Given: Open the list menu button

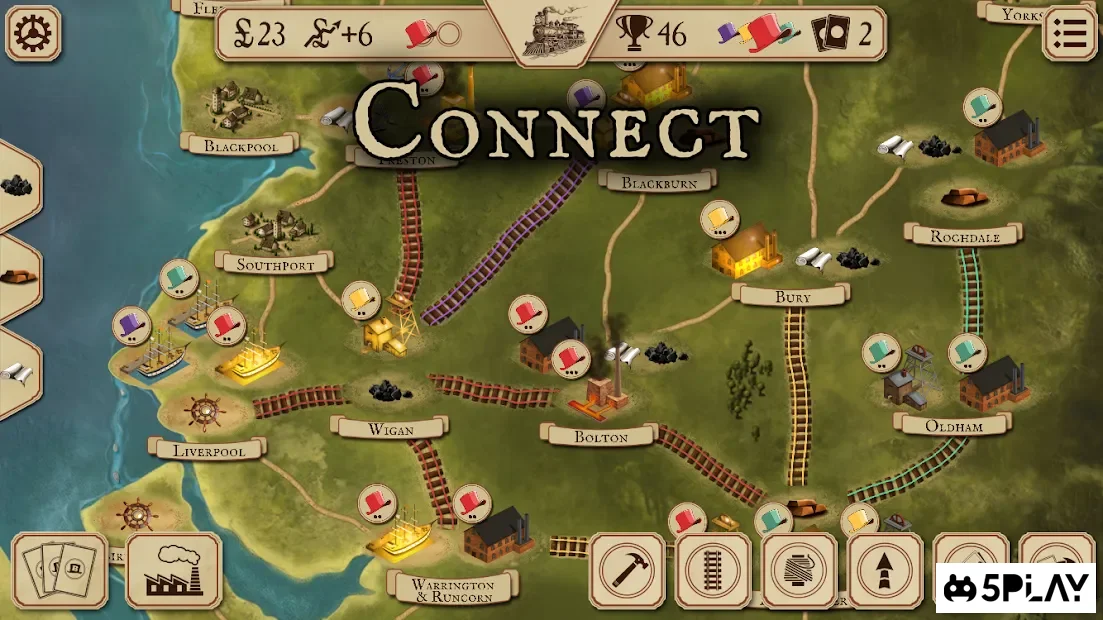Looking at the screenshot, I should 1069,33.
